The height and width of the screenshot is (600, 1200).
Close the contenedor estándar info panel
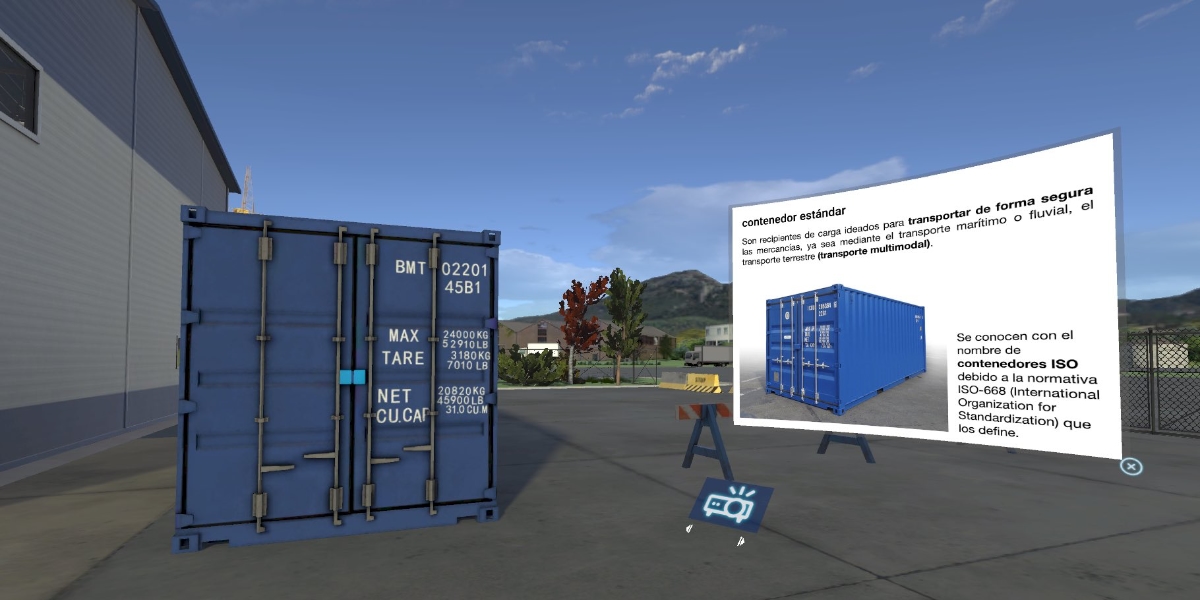point(1130,466)
